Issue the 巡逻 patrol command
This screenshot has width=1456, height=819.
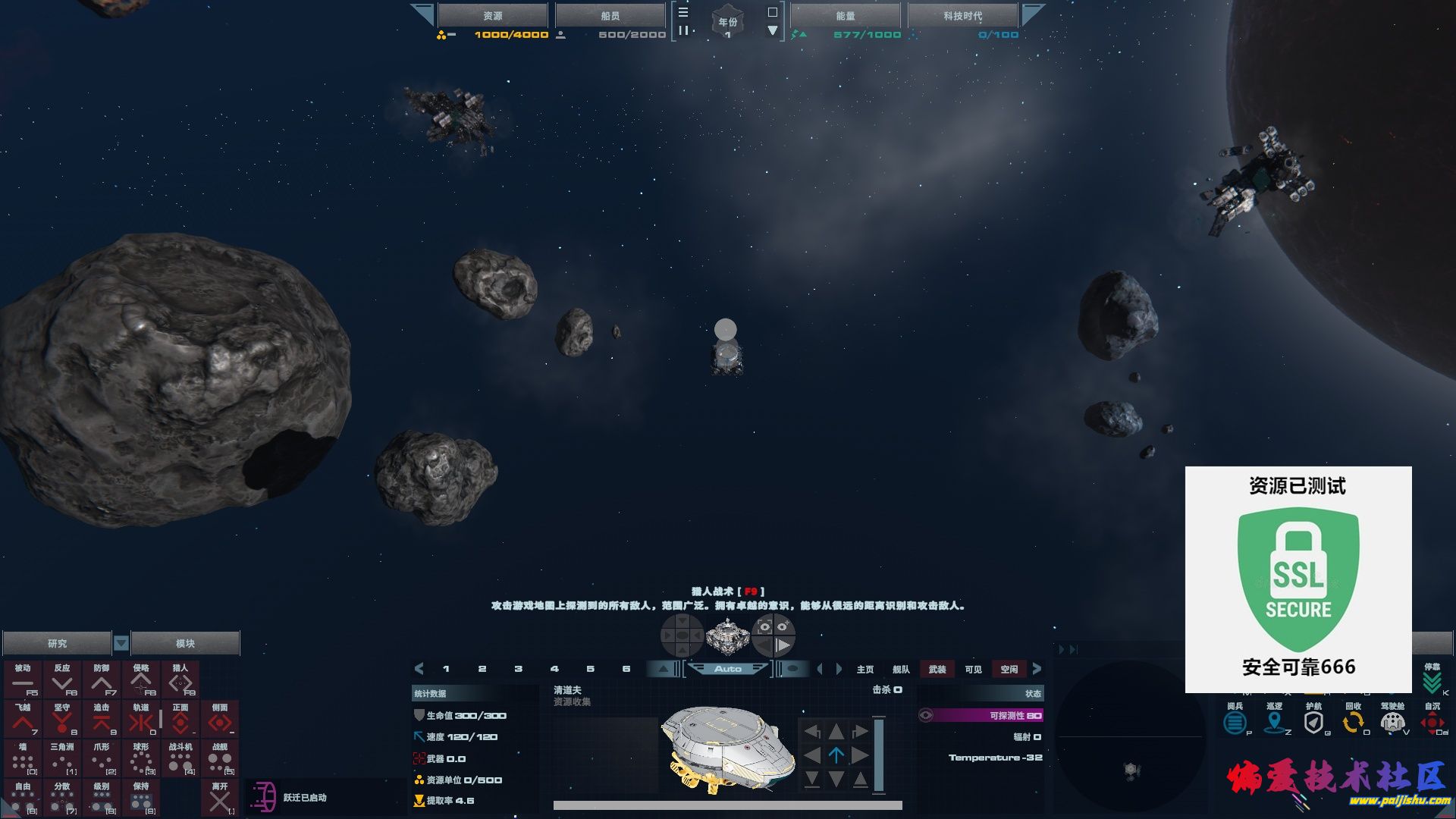point(1275,719)
